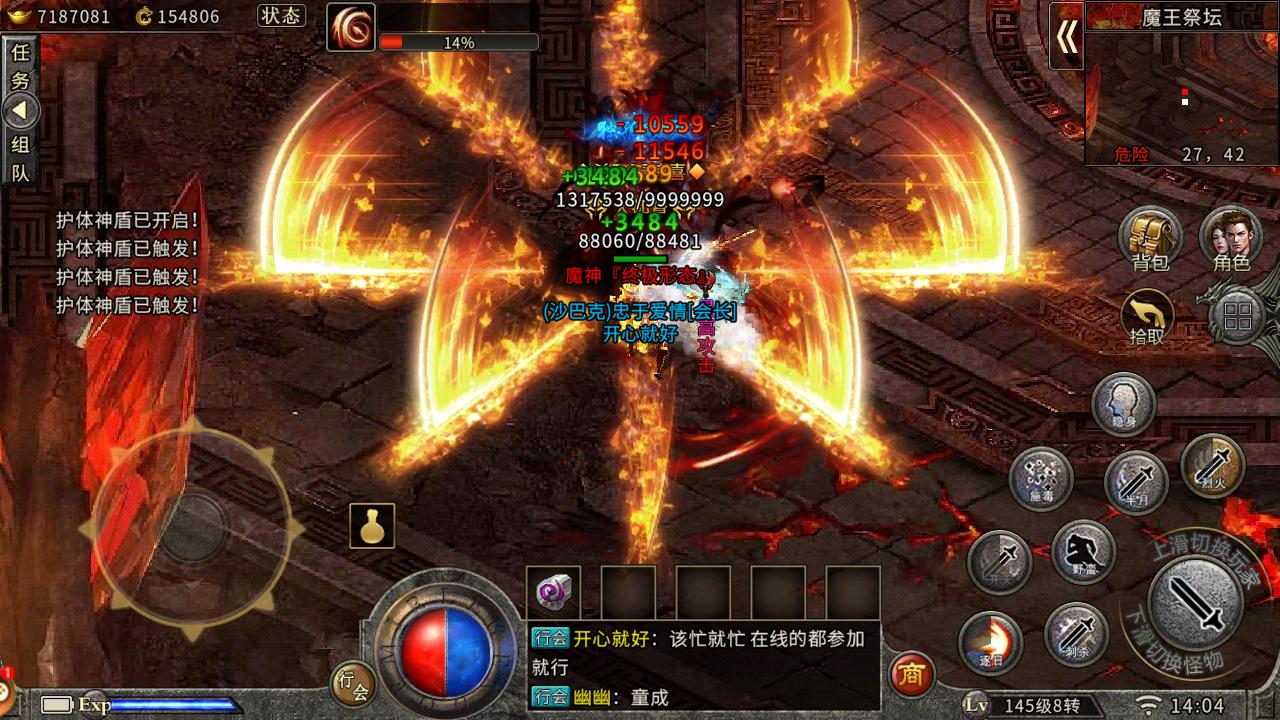Open the 状态 status panel

281,16
